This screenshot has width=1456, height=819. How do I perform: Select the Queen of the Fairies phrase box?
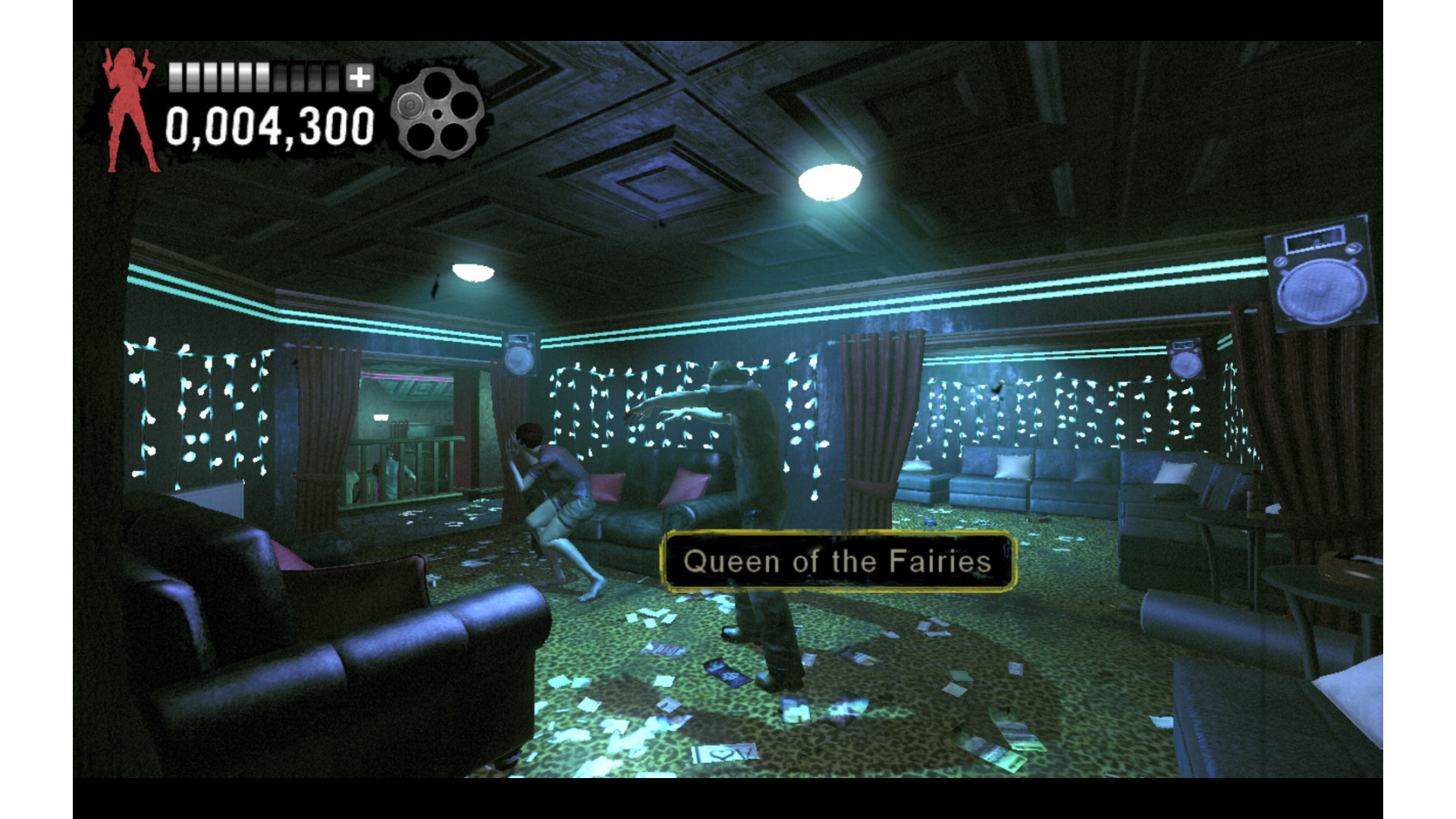pos(837,562)
